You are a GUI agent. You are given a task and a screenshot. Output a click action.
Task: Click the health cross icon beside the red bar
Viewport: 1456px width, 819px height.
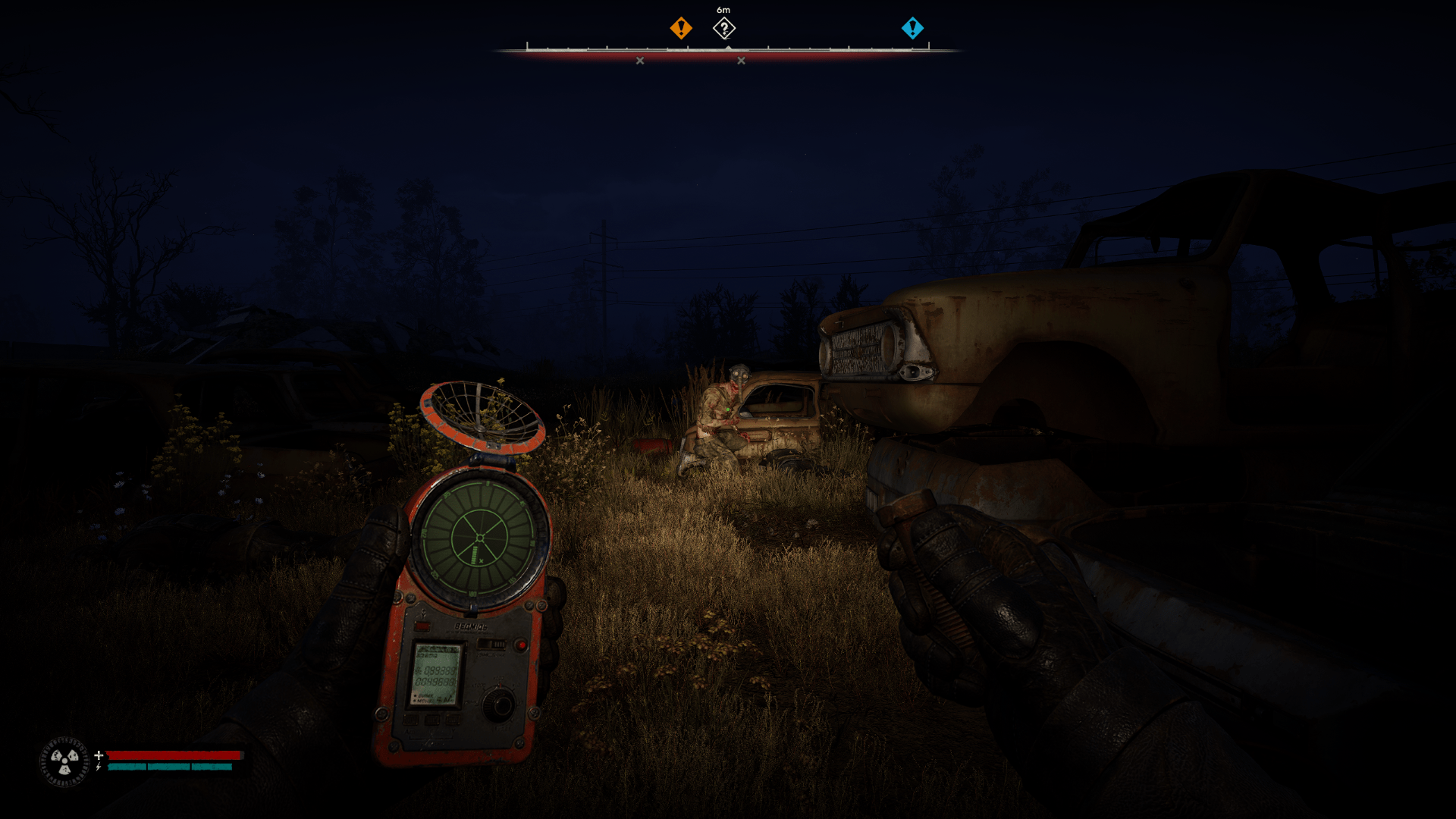(x=99, y=755)
